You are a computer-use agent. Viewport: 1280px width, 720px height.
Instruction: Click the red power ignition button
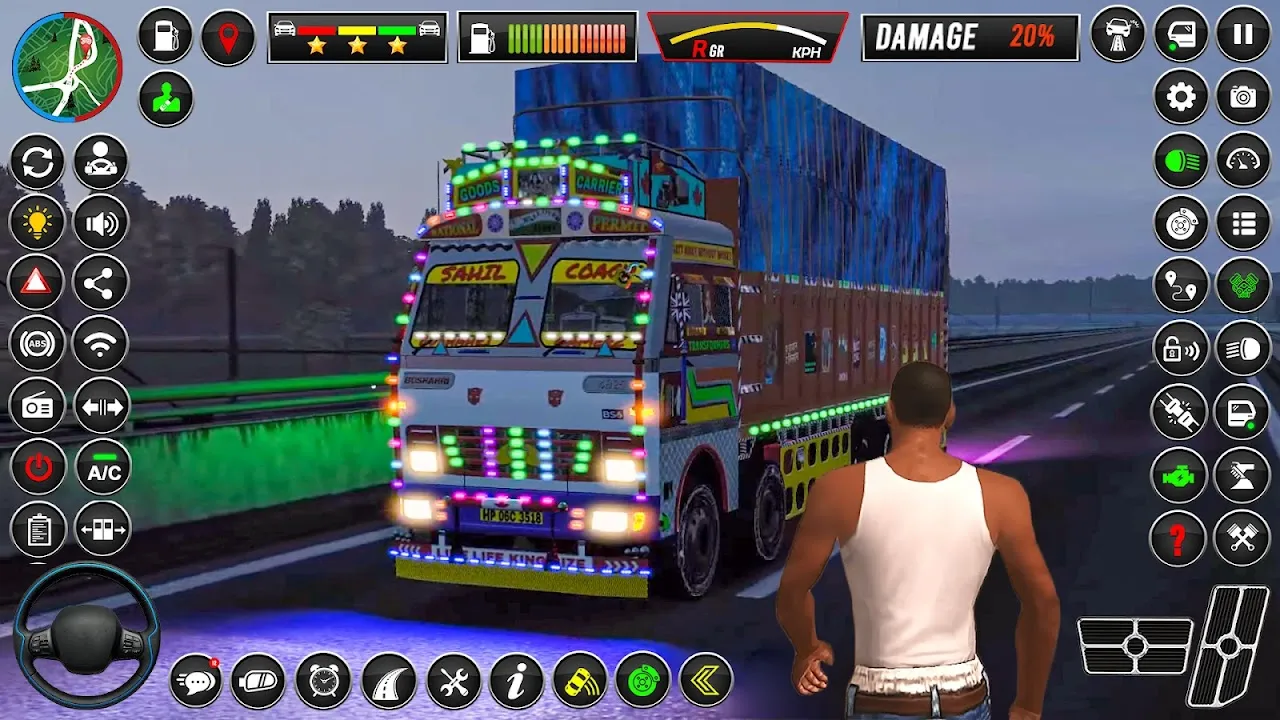(37, 467)
